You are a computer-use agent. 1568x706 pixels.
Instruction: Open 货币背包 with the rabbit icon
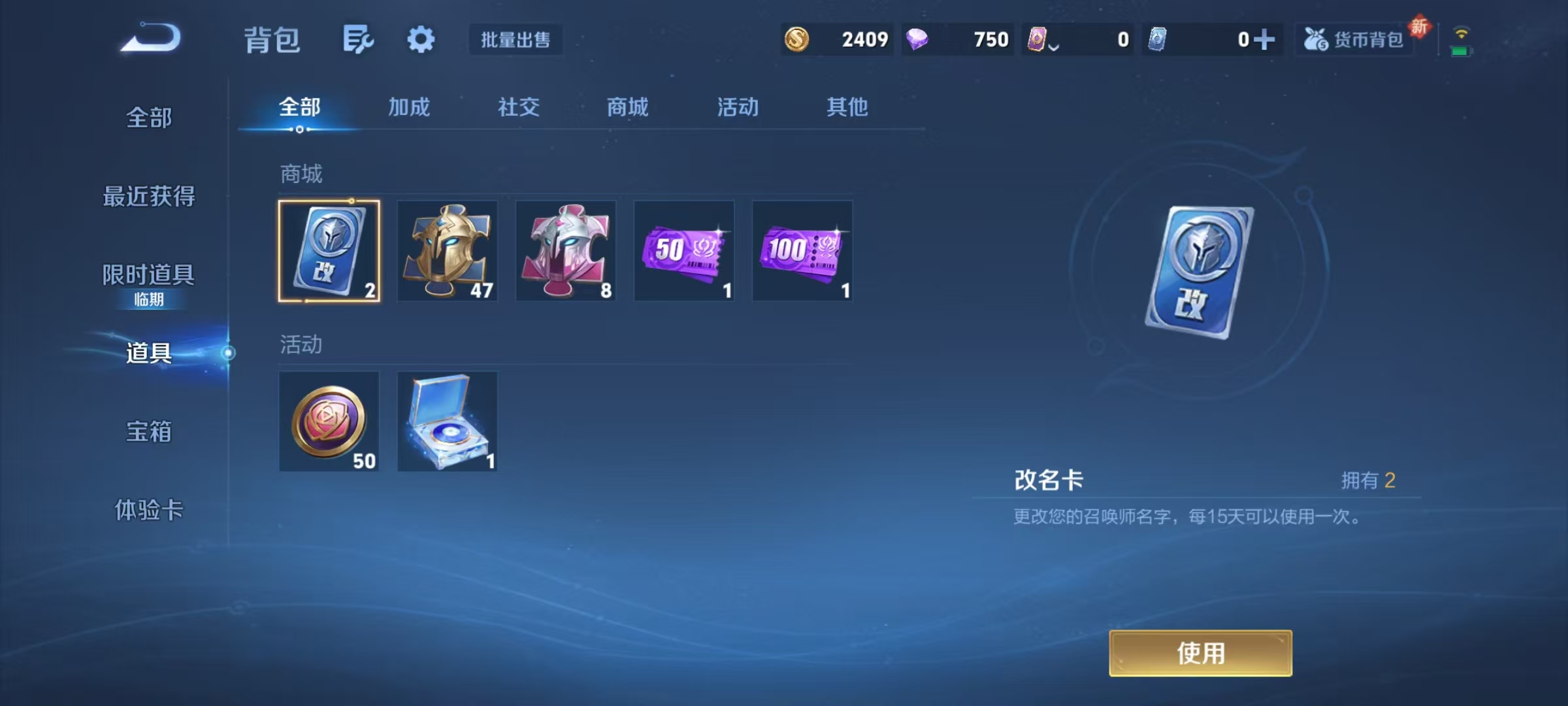coord(1354,40)
